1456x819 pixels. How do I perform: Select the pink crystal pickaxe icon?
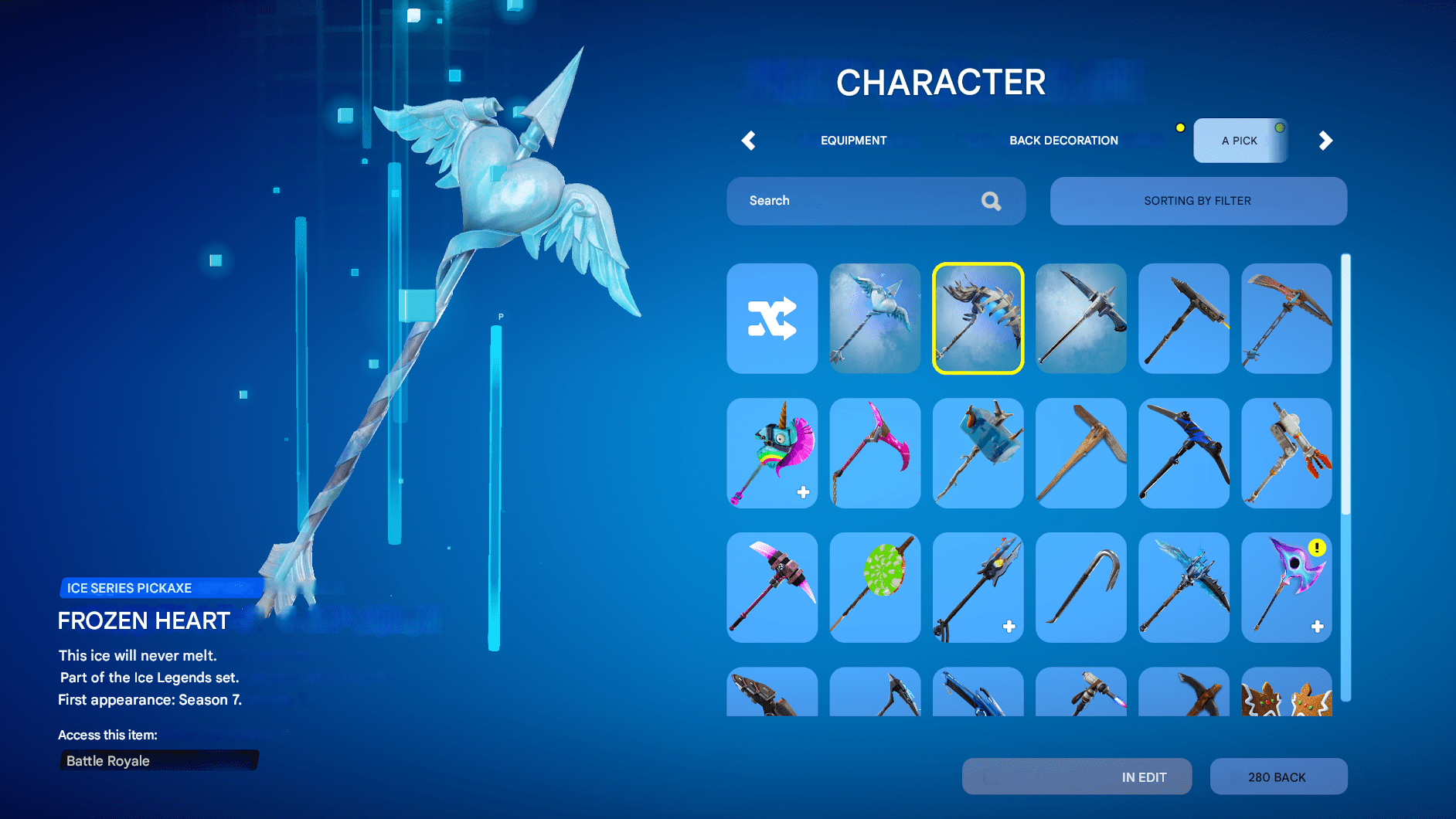(x=875, y=454)
